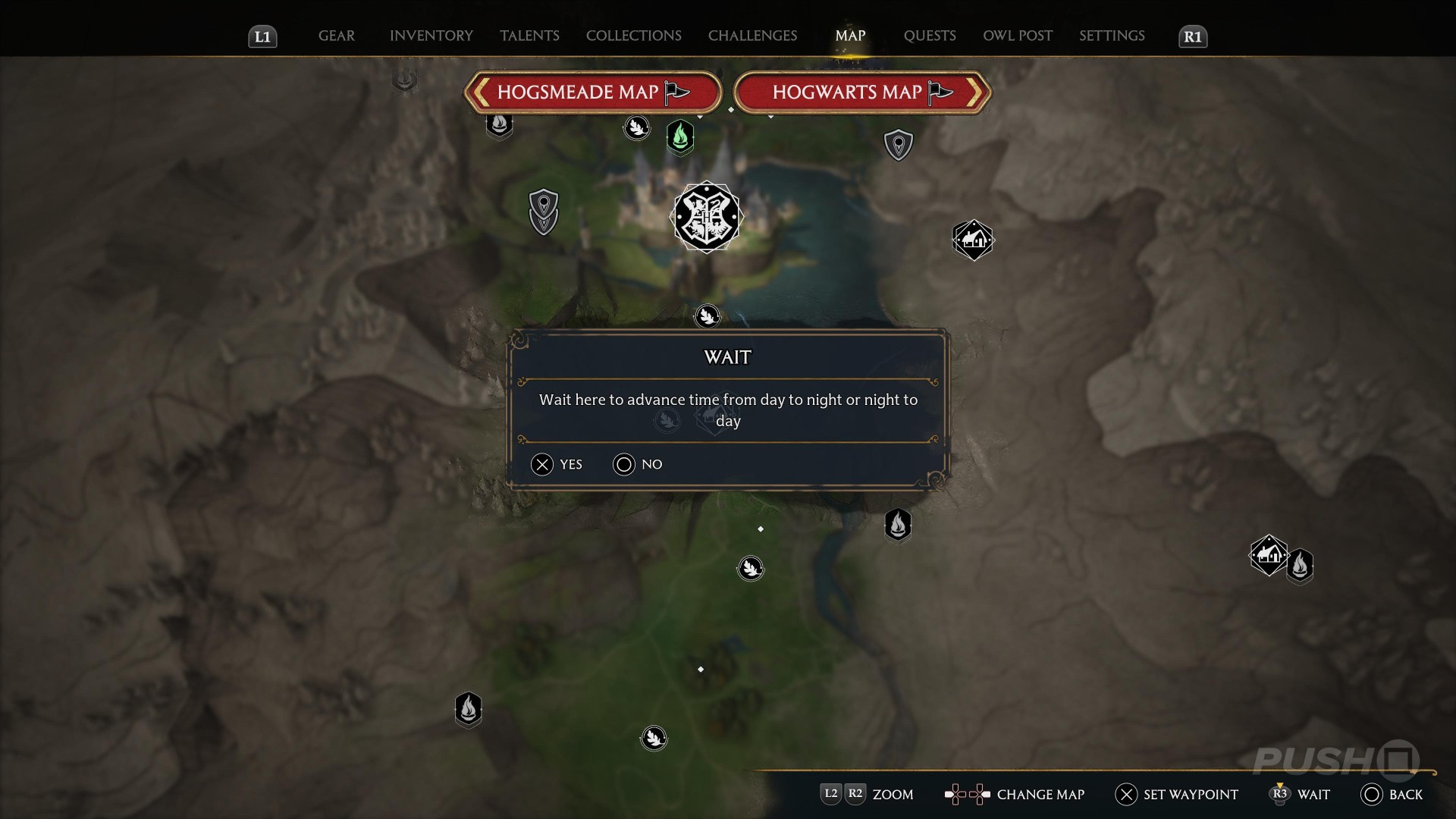1456x819 pixels.
Task: Open the hamlet icon east of the castle
Action: (973, 240)
